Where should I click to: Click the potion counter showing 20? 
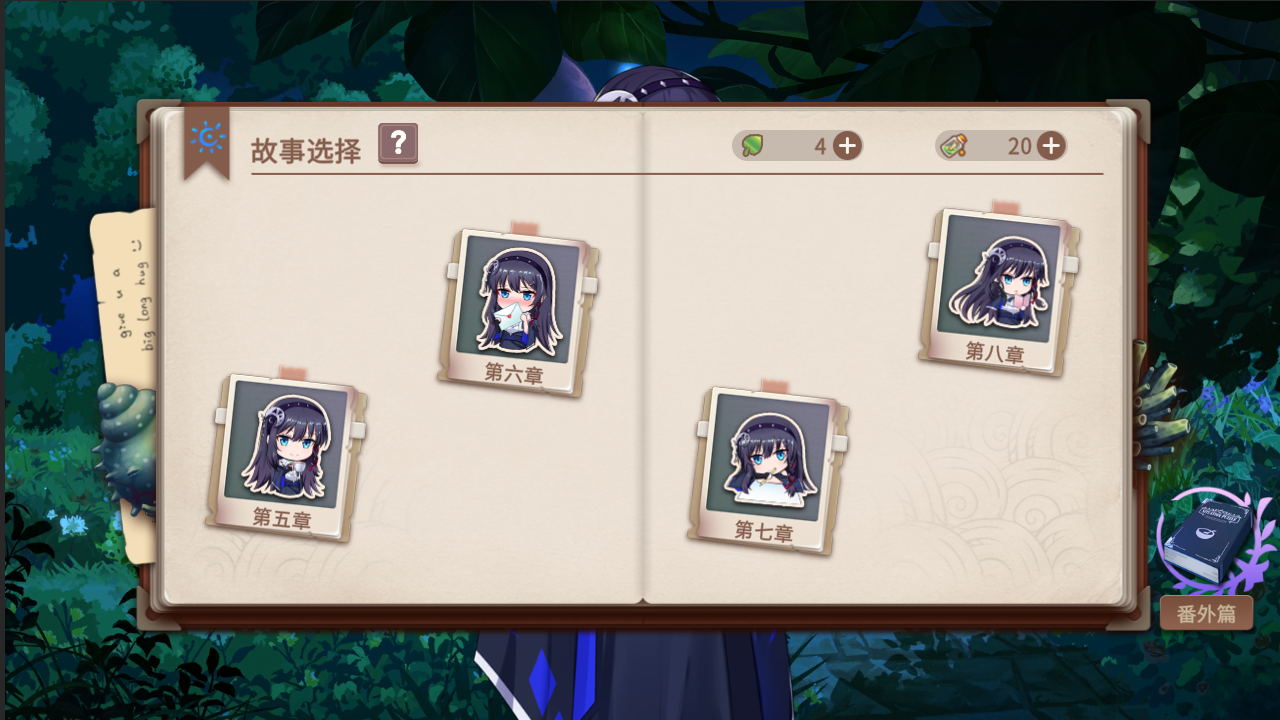tap(1018, 145)
